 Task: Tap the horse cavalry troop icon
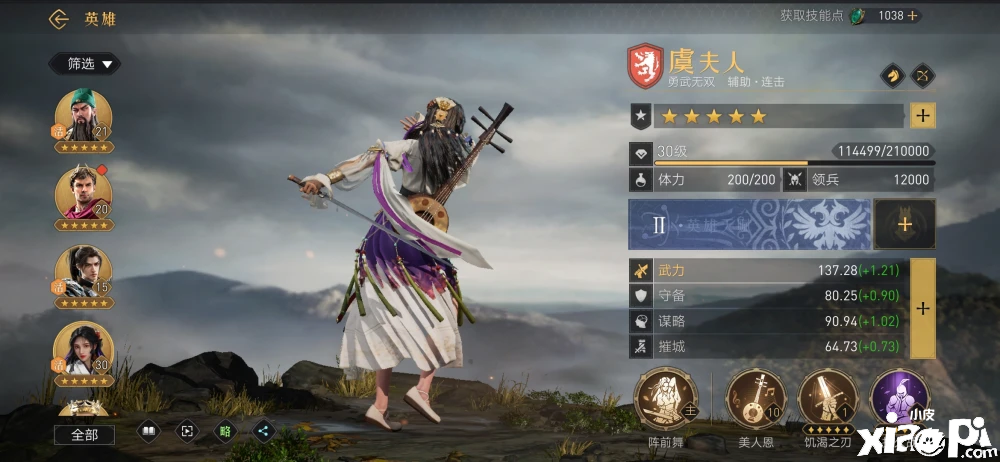click(x=891, y=76)
